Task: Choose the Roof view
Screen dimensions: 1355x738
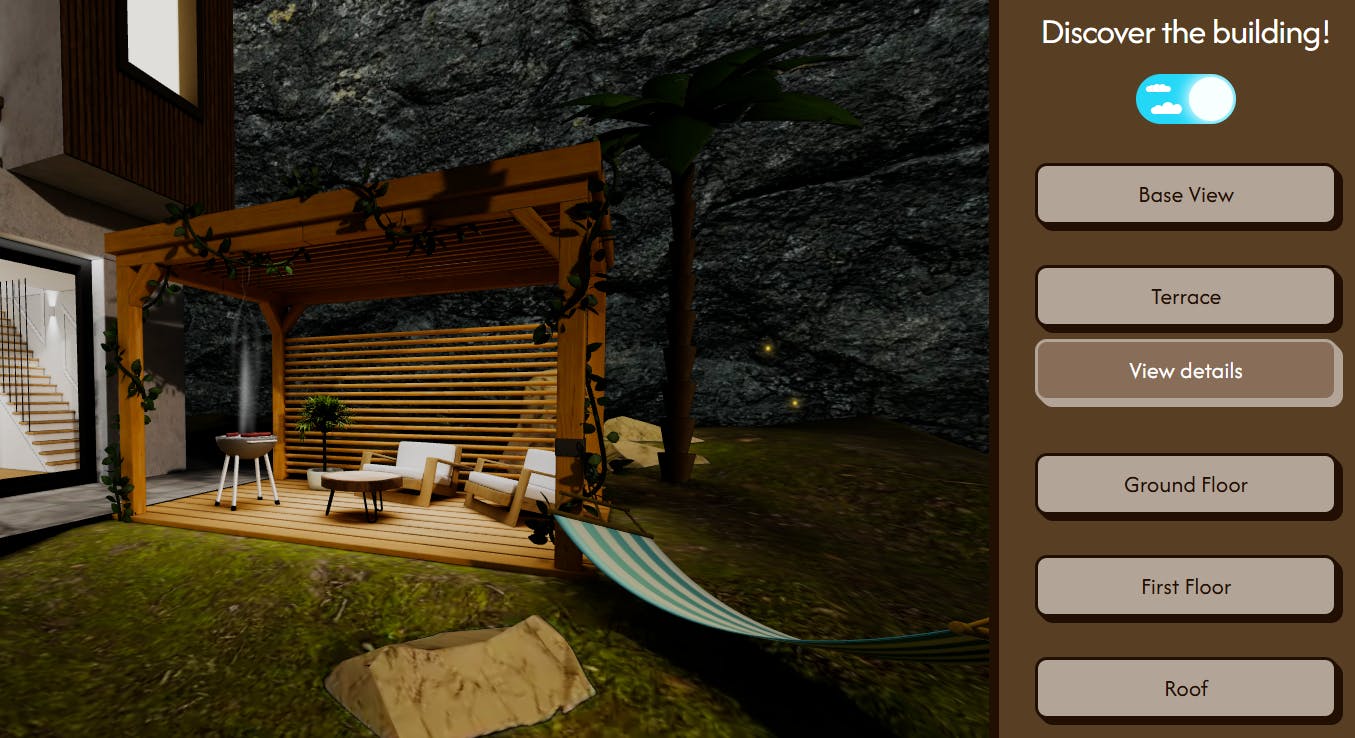Action: point(1185,689)
